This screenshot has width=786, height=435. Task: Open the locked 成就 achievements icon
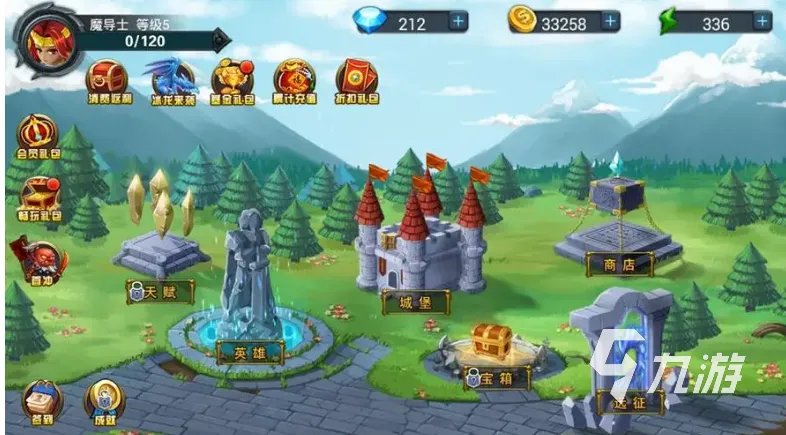pos(103,400)
